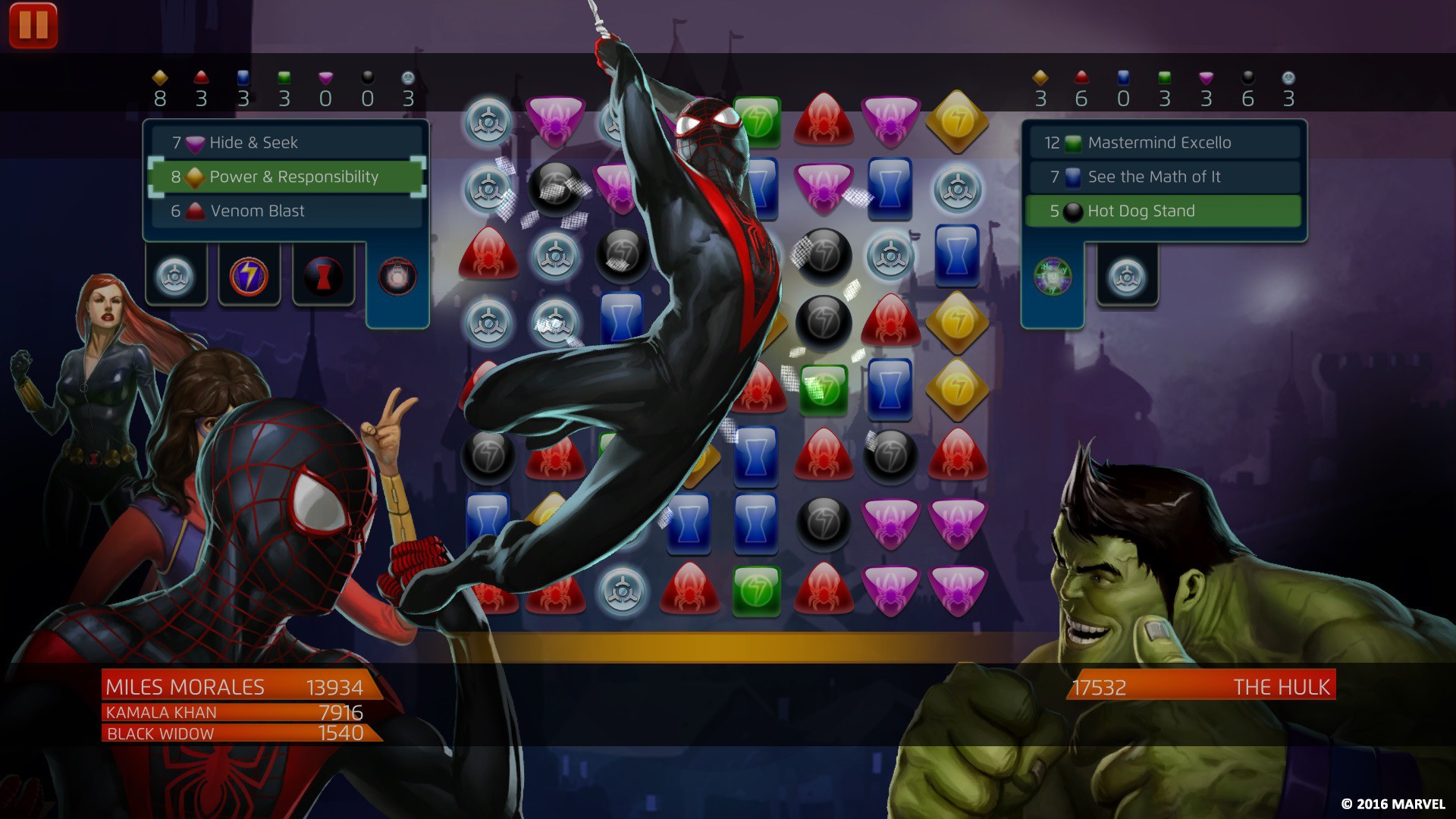Click the Hot Dog Stand enemy ability
The height and width of the screenshot is (819, 1456).
(1163, 211)
